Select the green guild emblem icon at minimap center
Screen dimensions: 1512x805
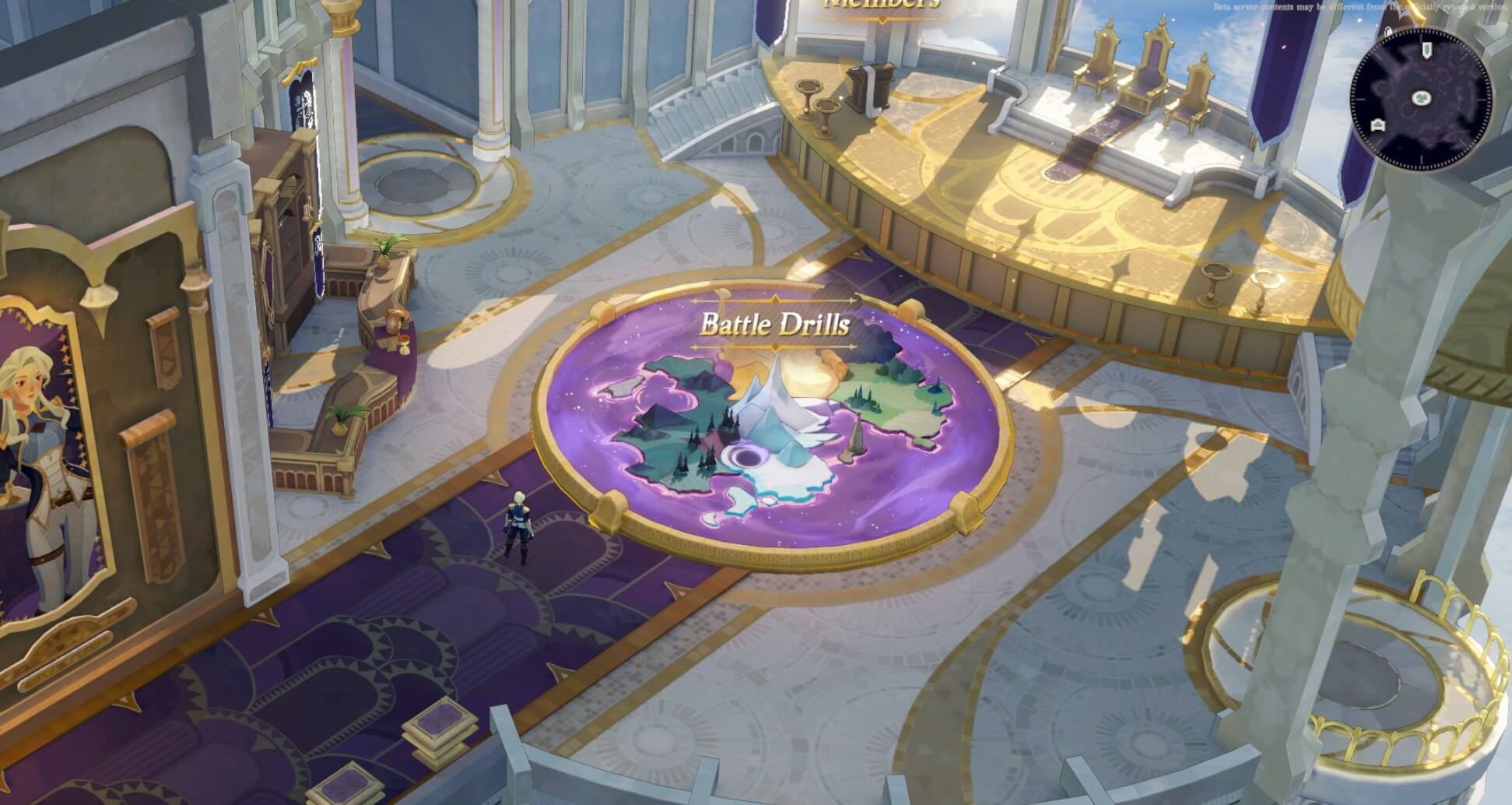coord(1422,99)
